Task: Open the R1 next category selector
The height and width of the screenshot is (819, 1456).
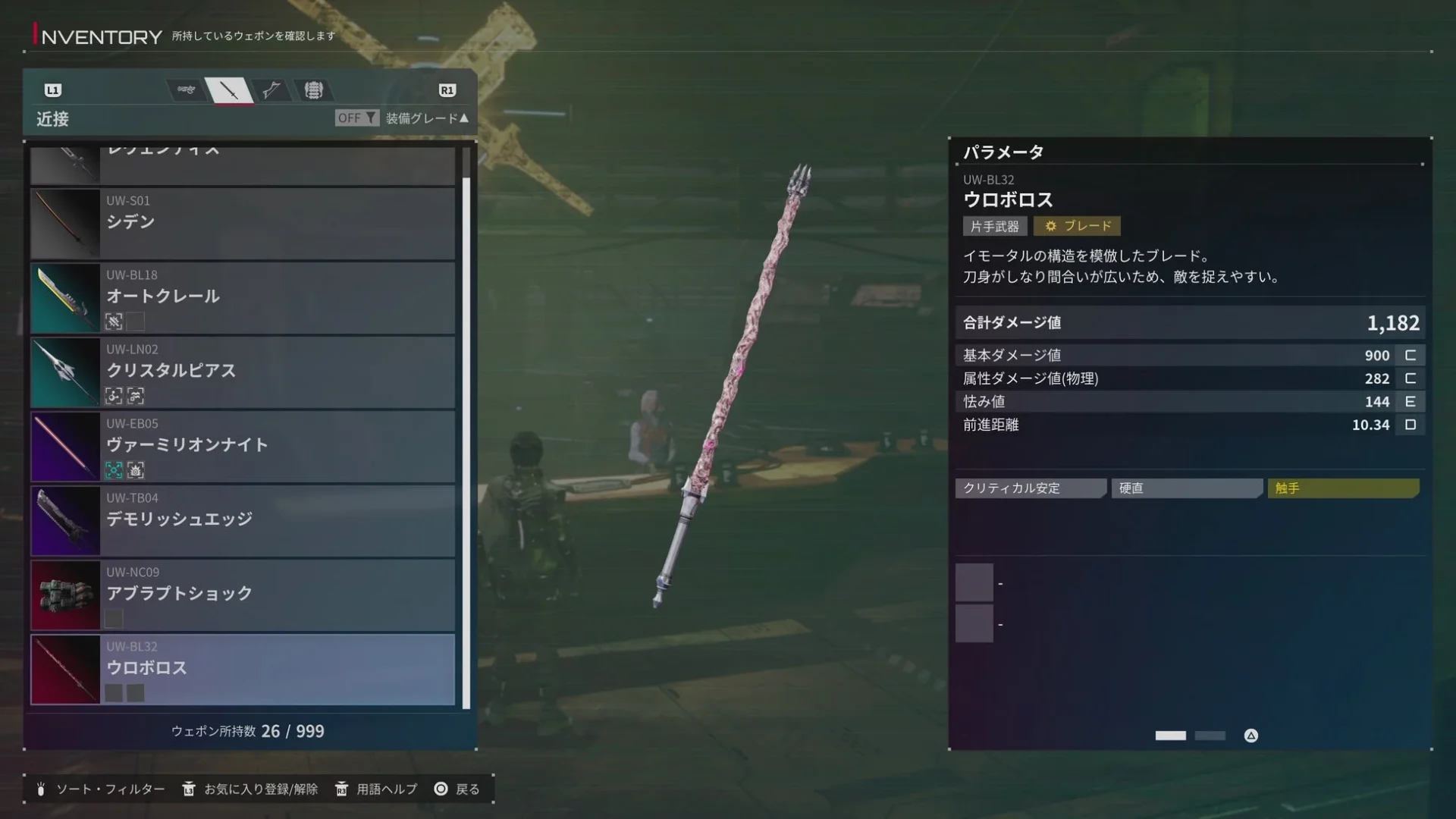Action: (447, 89)
